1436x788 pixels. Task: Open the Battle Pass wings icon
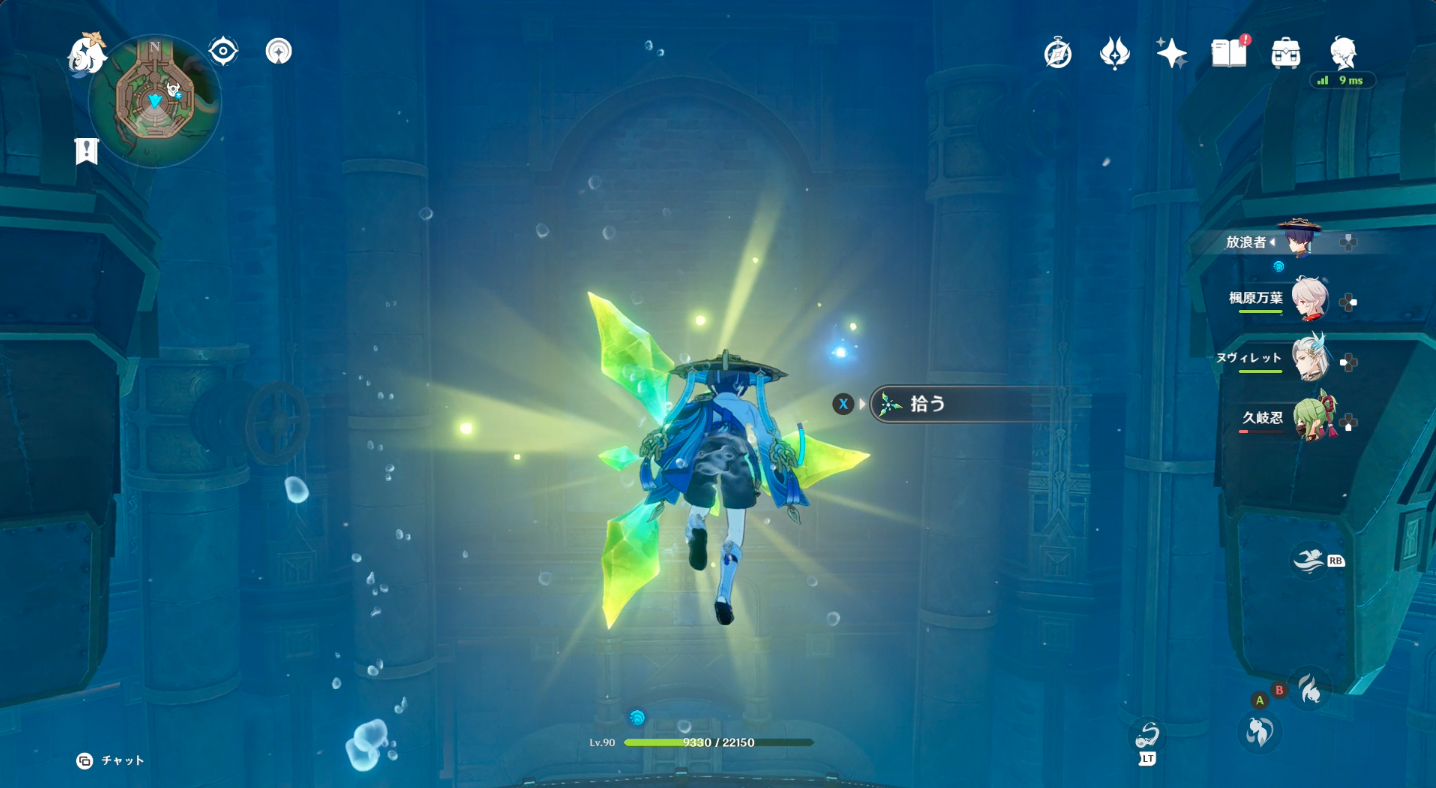click(1114, 52)
